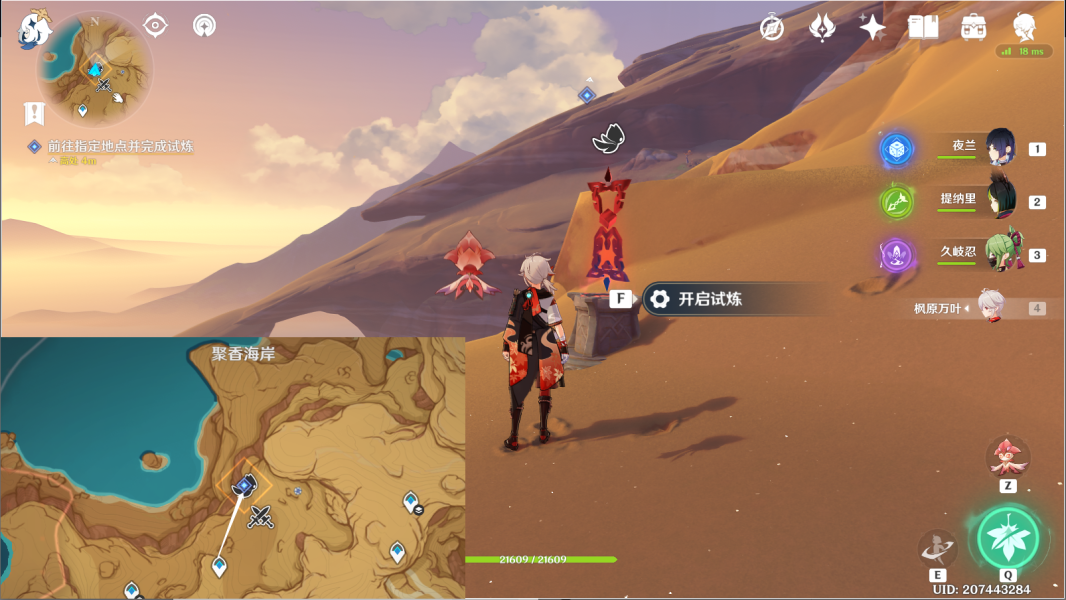Open the winged flame icon menu
This screenshot has width=1066, height=600.
(x=822, y=28)
